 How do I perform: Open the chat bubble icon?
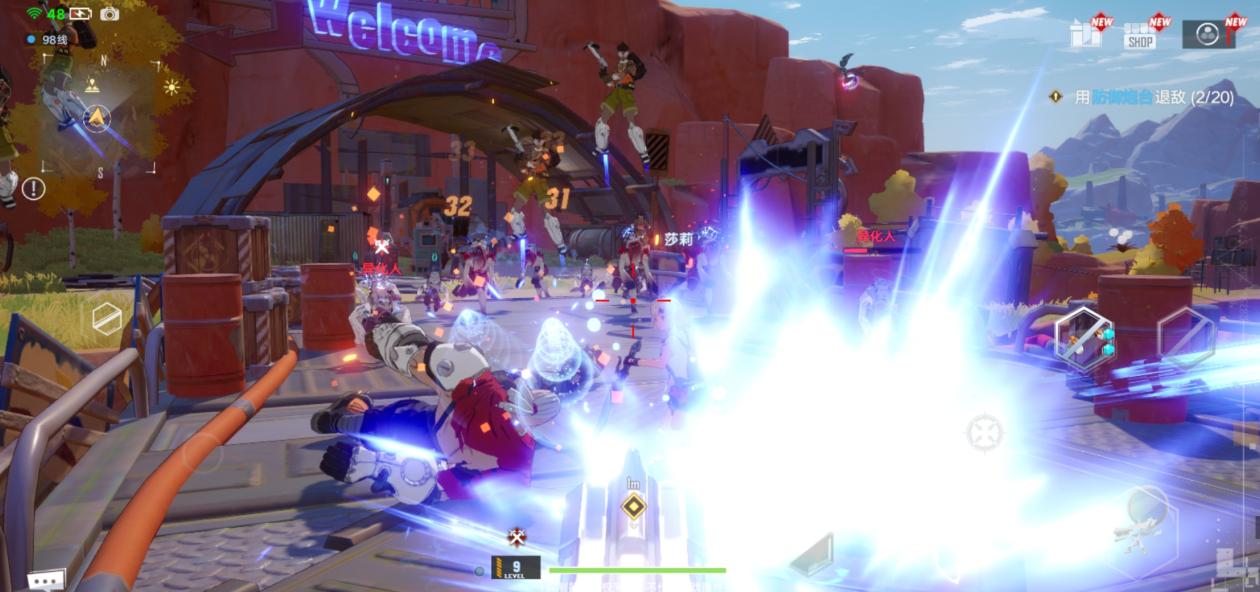(44, 580)
